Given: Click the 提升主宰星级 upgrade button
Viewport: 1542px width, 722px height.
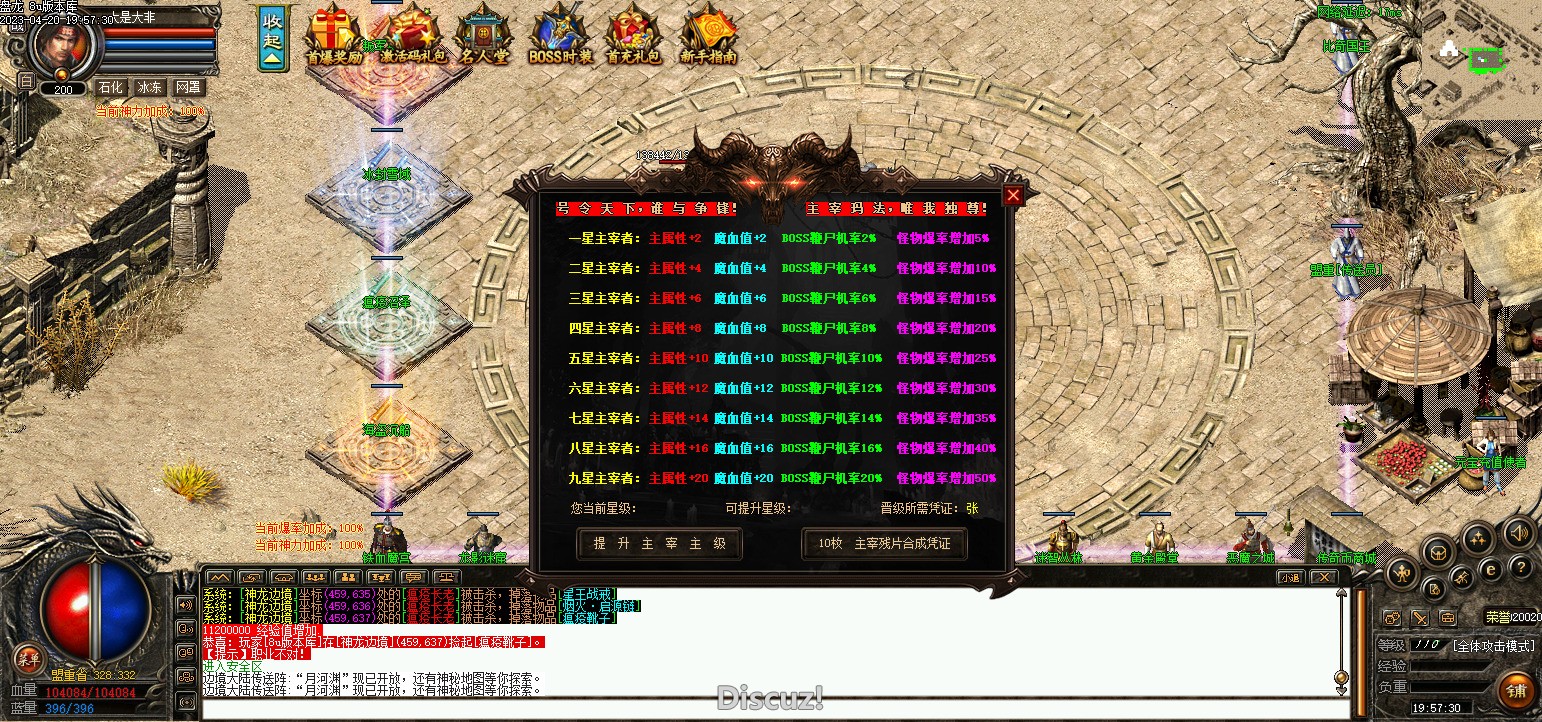Looking at the screenshot, I should (x=660, y=544).
